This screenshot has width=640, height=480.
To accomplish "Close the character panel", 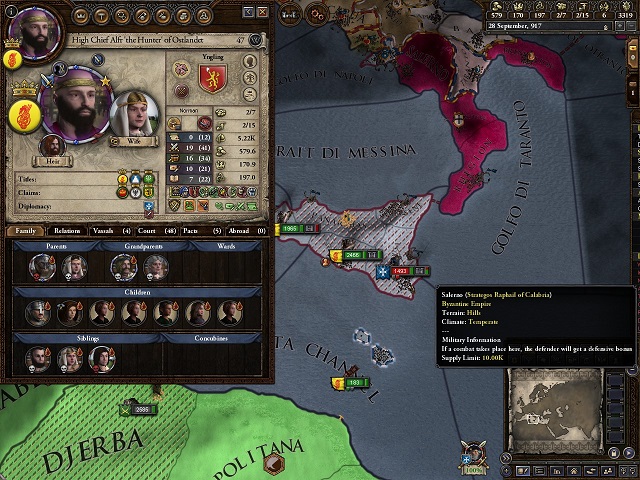I will [262, 10].
